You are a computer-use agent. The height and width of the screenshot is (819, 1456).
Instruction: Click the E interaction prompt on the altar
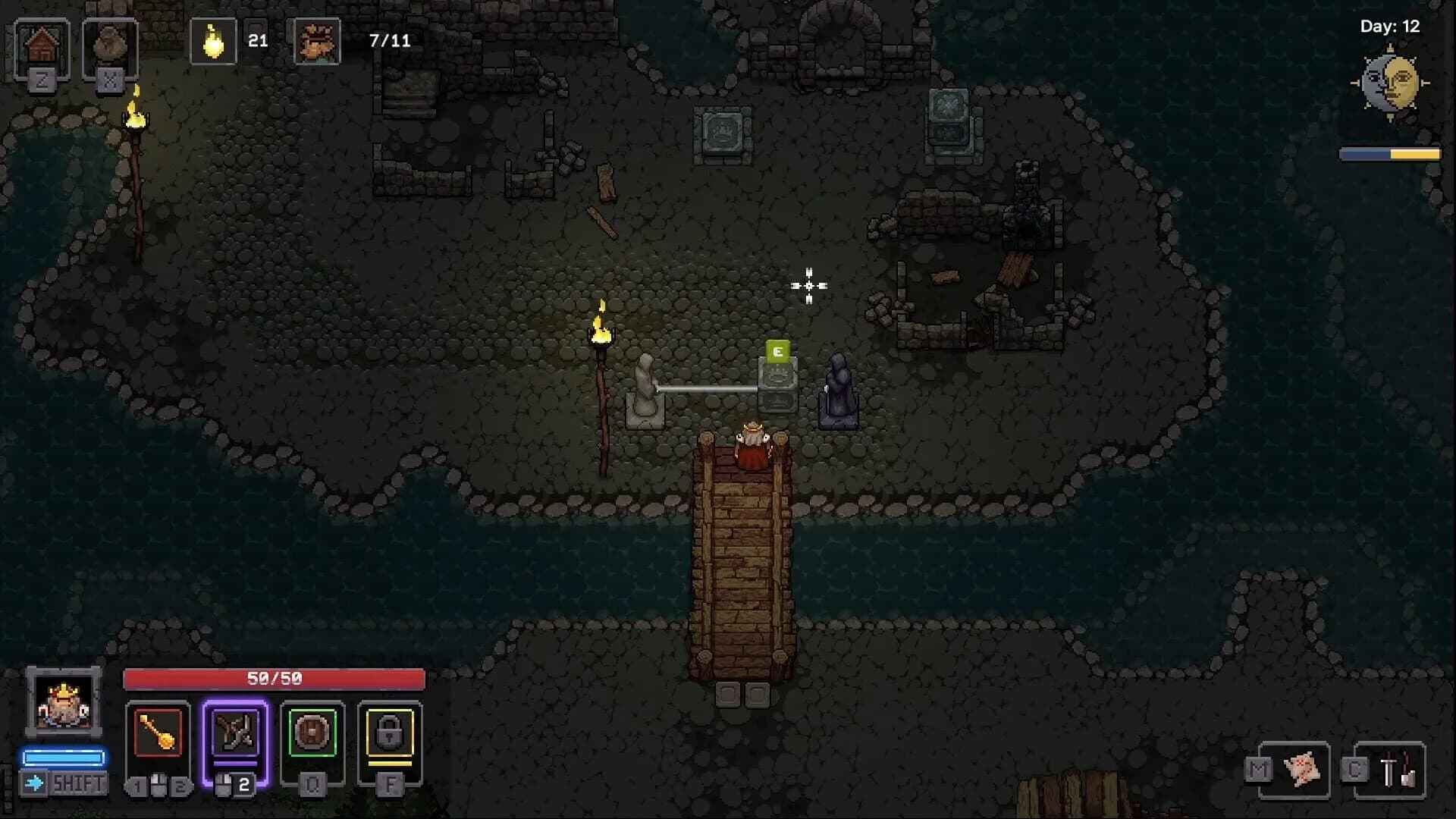[778, 351]
